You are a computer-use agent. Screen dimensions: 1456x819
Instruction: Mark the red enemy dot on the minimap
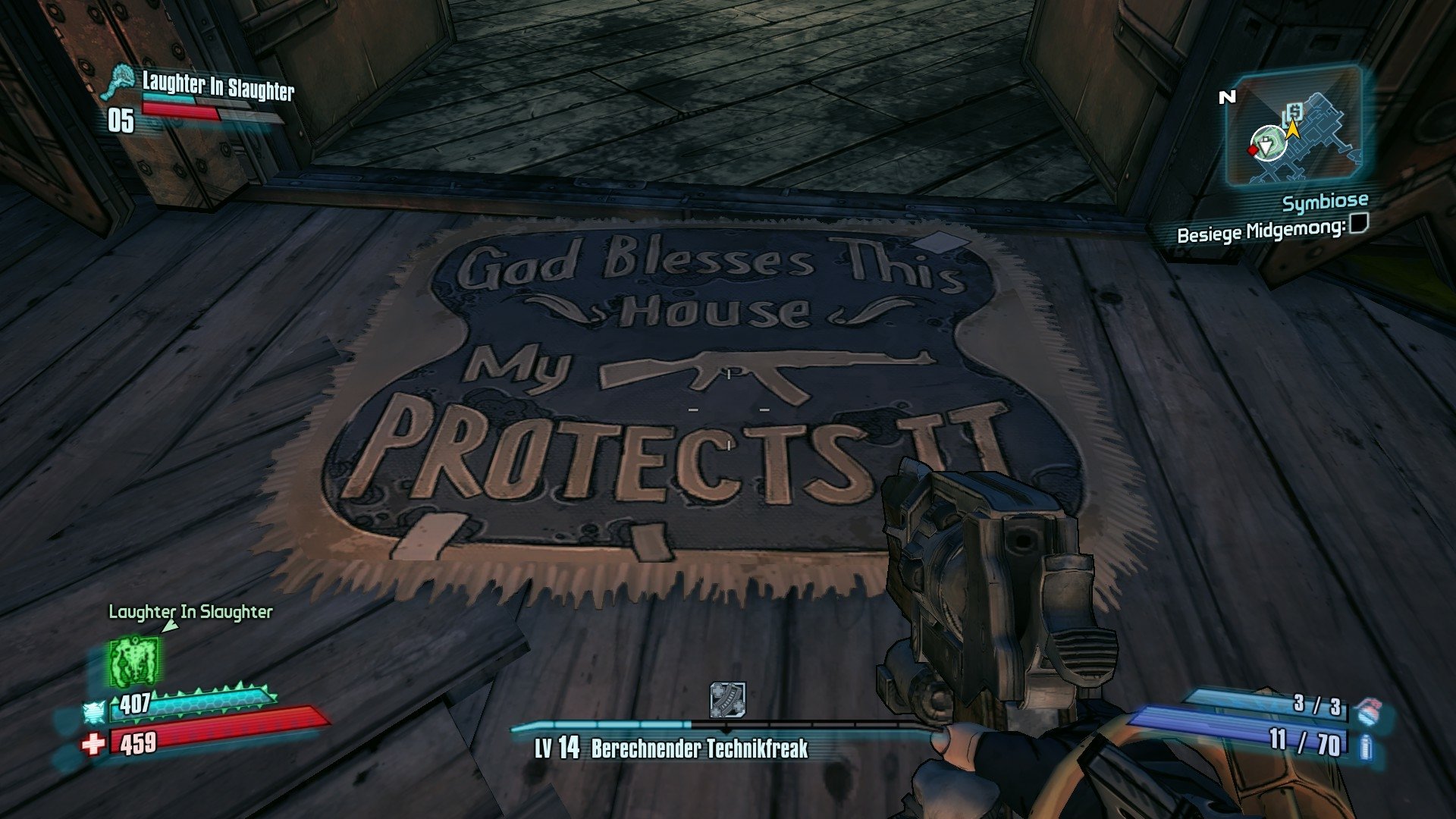coord(1253,150)
